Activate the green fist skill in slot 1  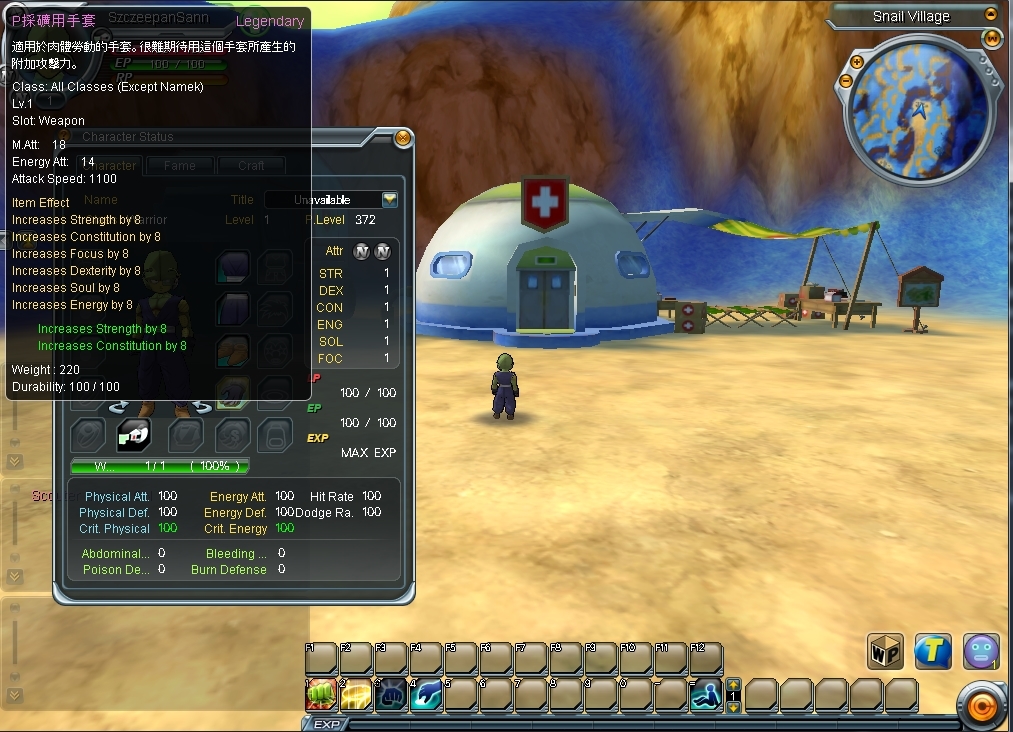pos(321,694)
